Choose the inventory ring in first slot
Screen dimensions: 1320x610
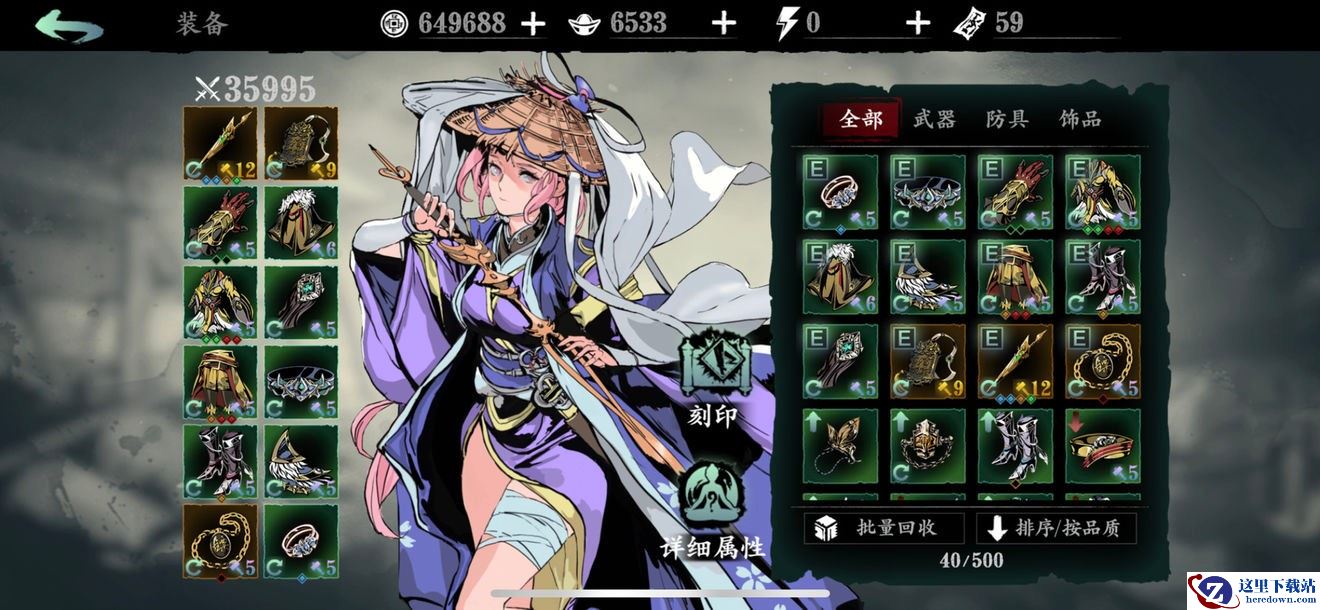tap(840, 192)
